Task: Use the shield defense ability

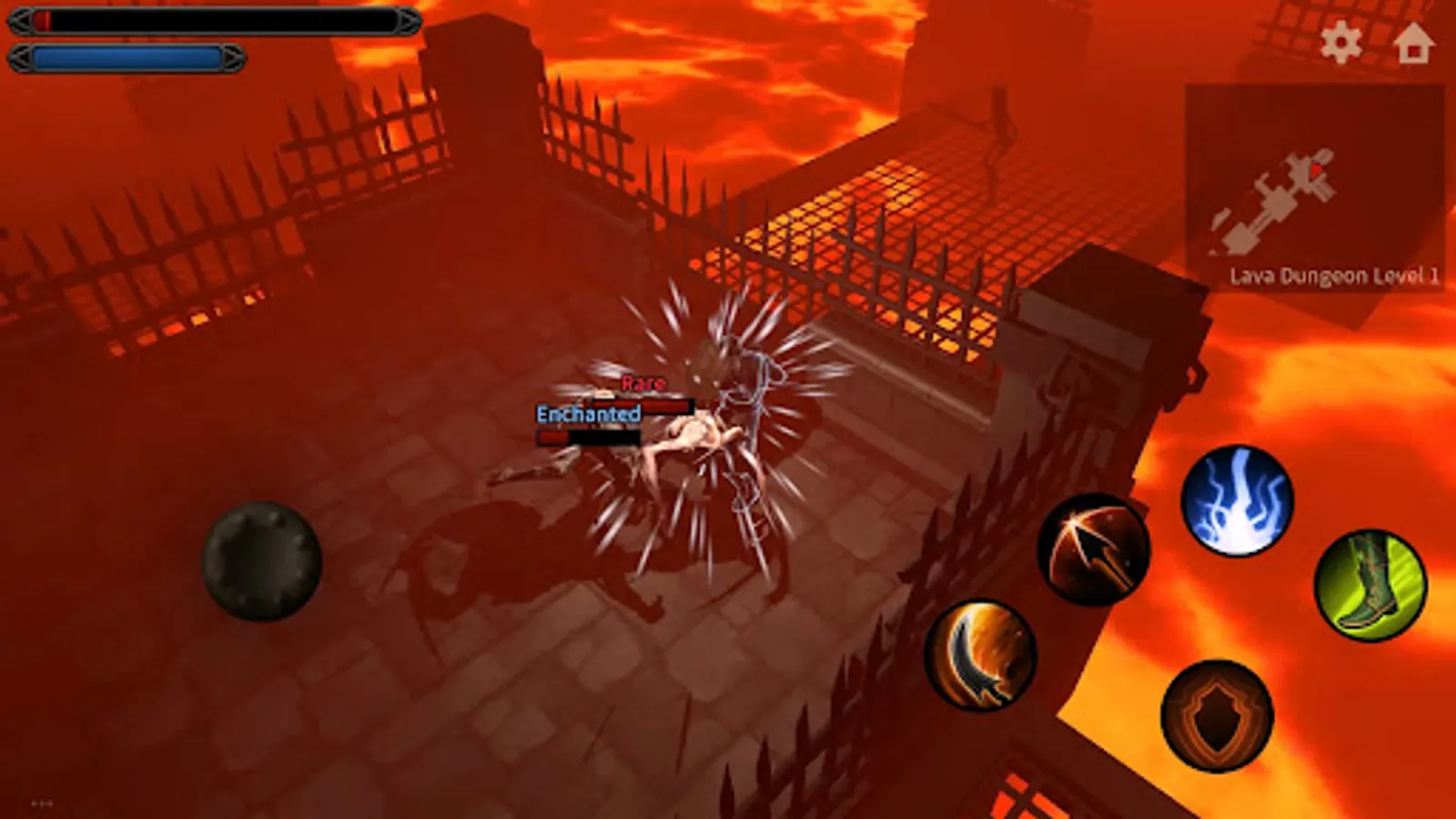Action: click(1215, 714)
